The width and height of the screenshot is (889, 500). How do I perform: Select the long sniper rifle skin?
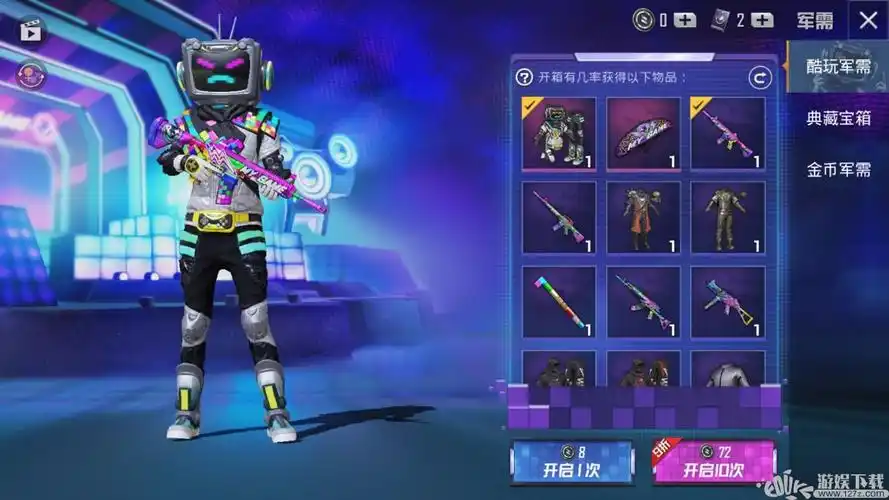pyautogui.click(x=558, y=217)
